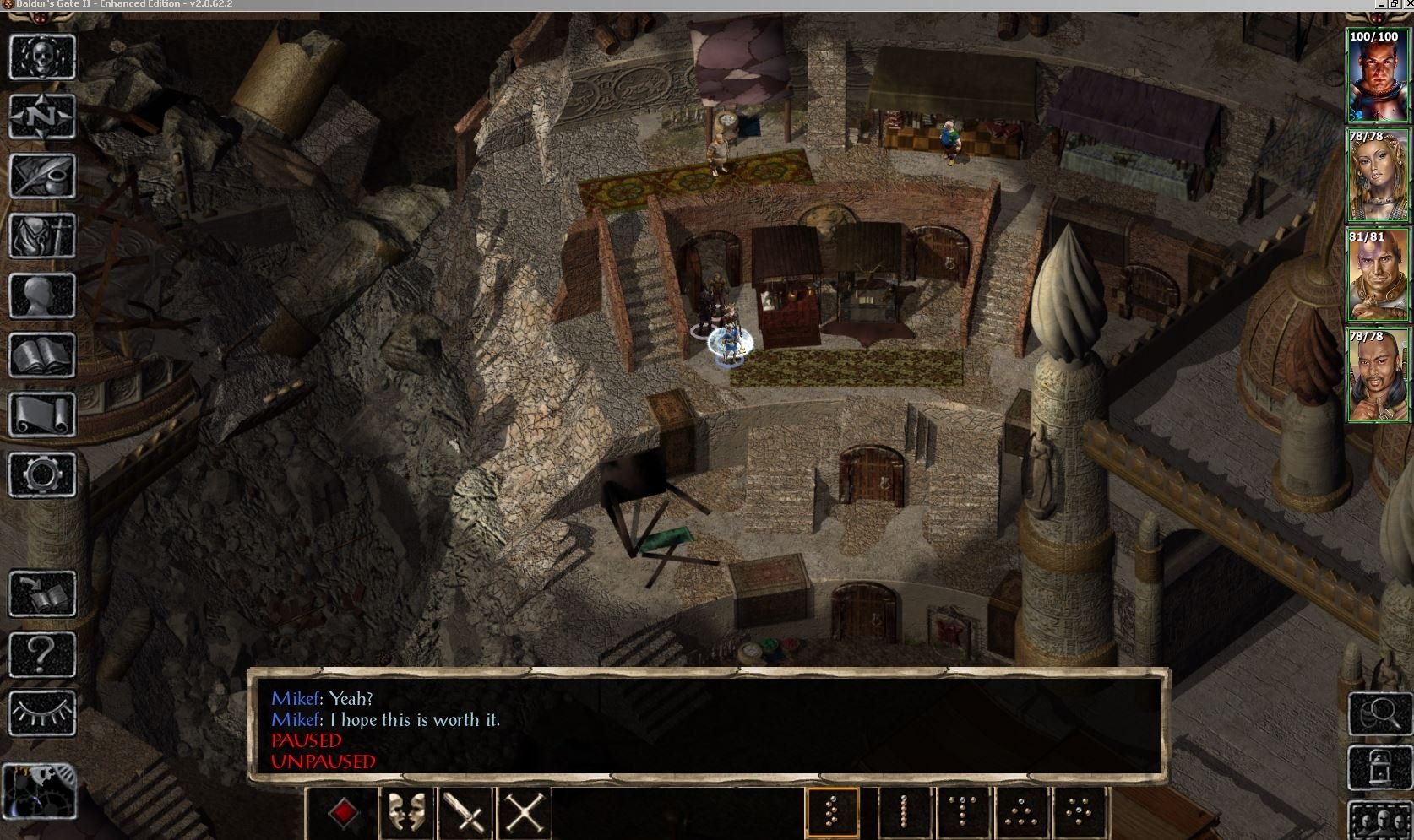Click the magnifying glass highlight button
This screenshot has height=840, width=1414.
pyautogui.click(x=1380, y=713)
